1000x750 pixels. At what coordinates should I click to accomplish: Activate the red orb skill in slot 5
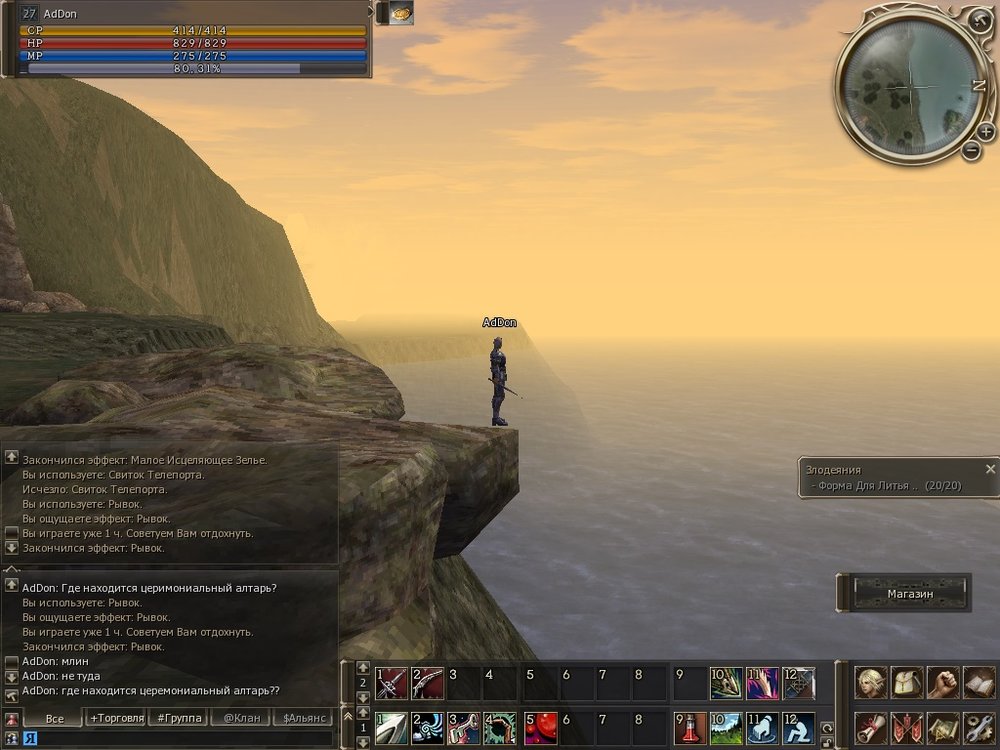point(540,728)
